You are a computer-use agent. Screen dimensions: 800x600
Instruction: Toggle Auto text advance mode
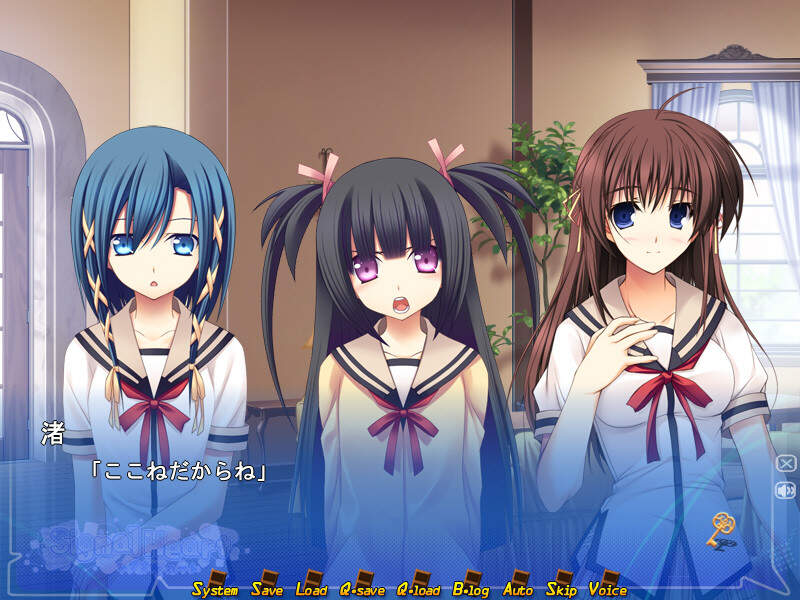pyautogui.click(x=518, y=588)
